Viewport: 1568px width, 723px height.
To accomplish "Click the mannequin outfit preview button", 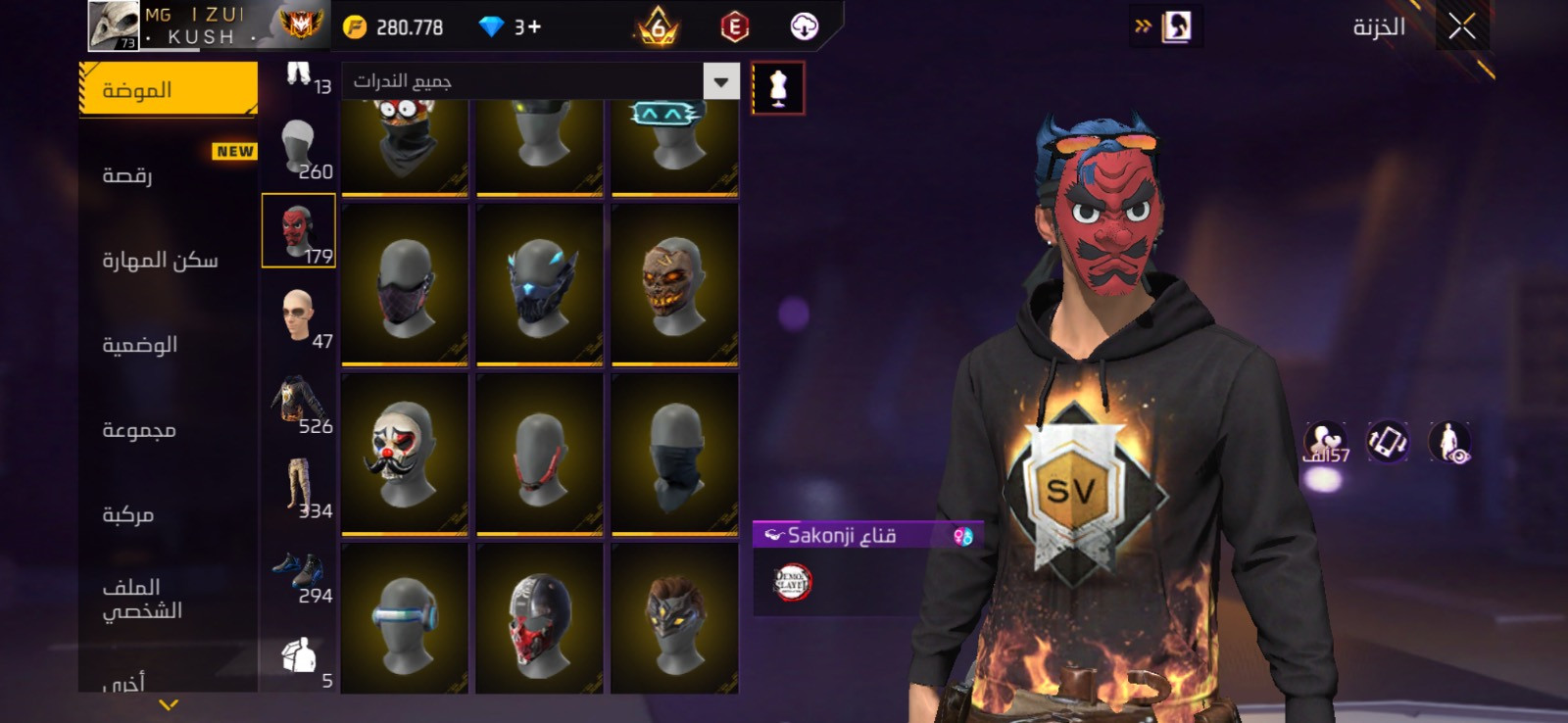I will click(778, 88).
